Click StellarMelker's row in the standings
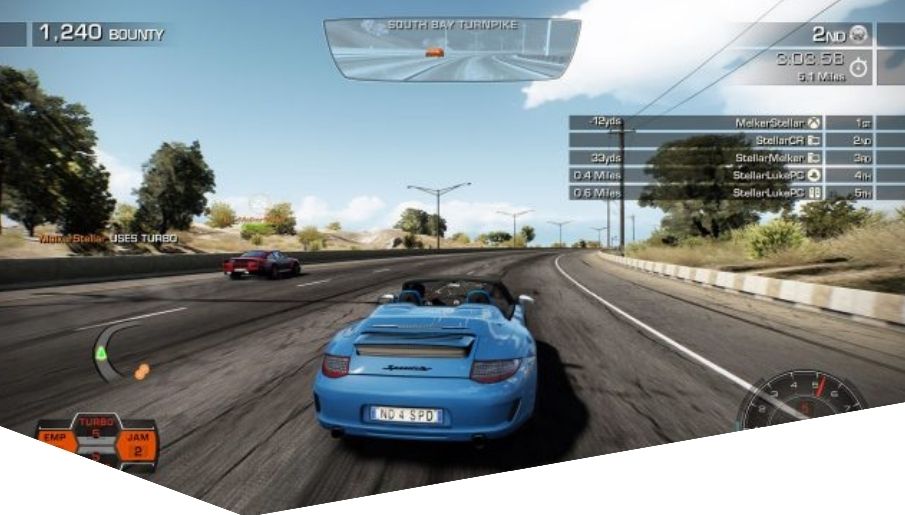 tap(736, 157)
